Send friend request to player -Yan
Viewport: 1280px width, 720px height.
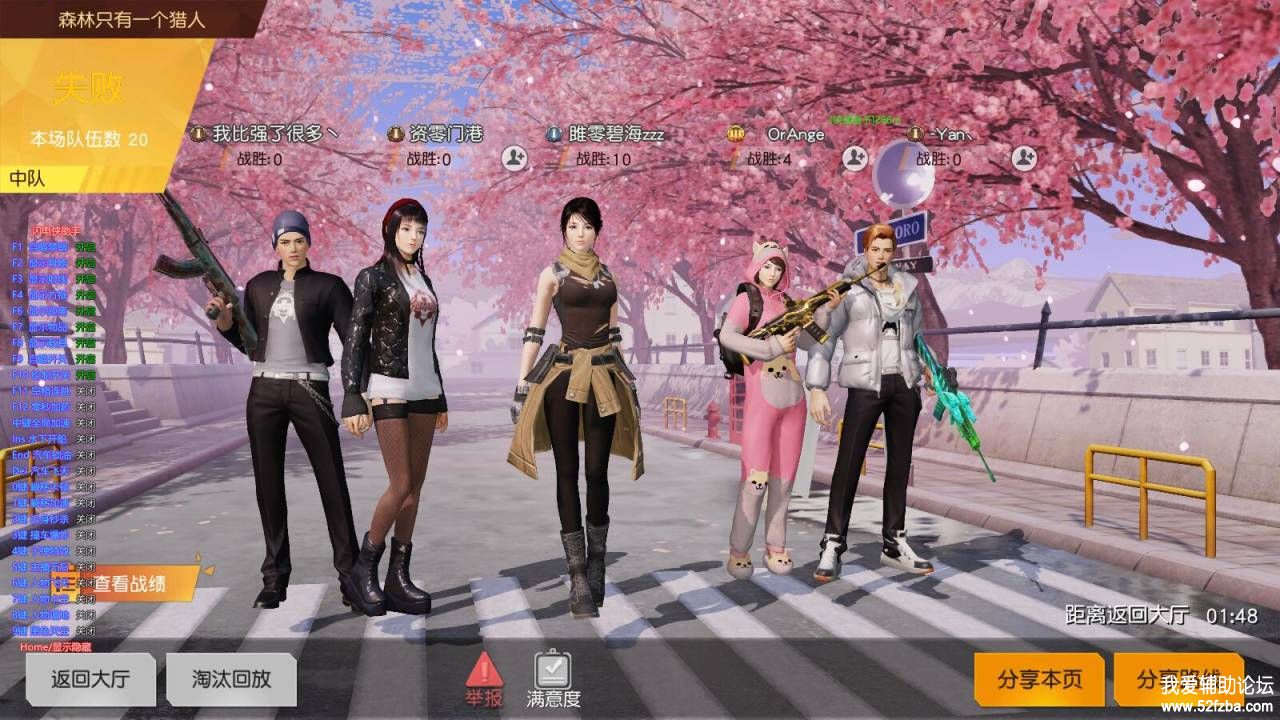[x=1024, y=158]
